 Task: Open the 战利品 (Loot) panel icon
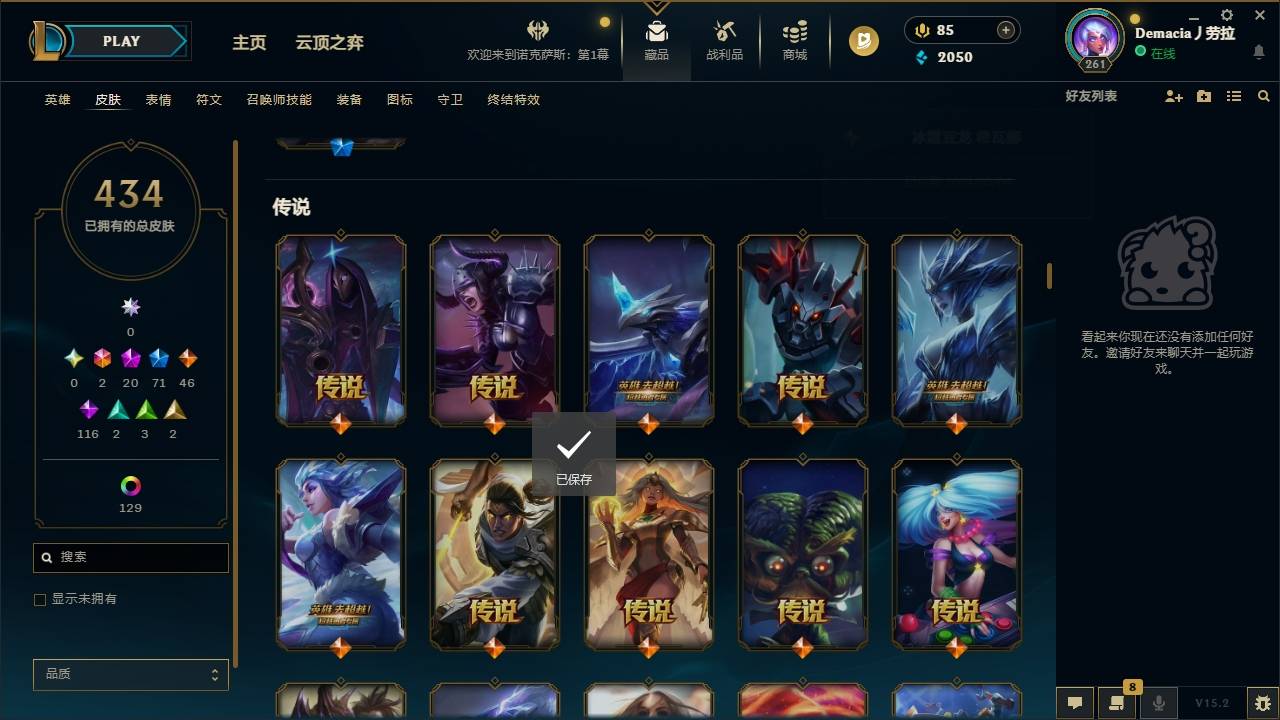725,40
